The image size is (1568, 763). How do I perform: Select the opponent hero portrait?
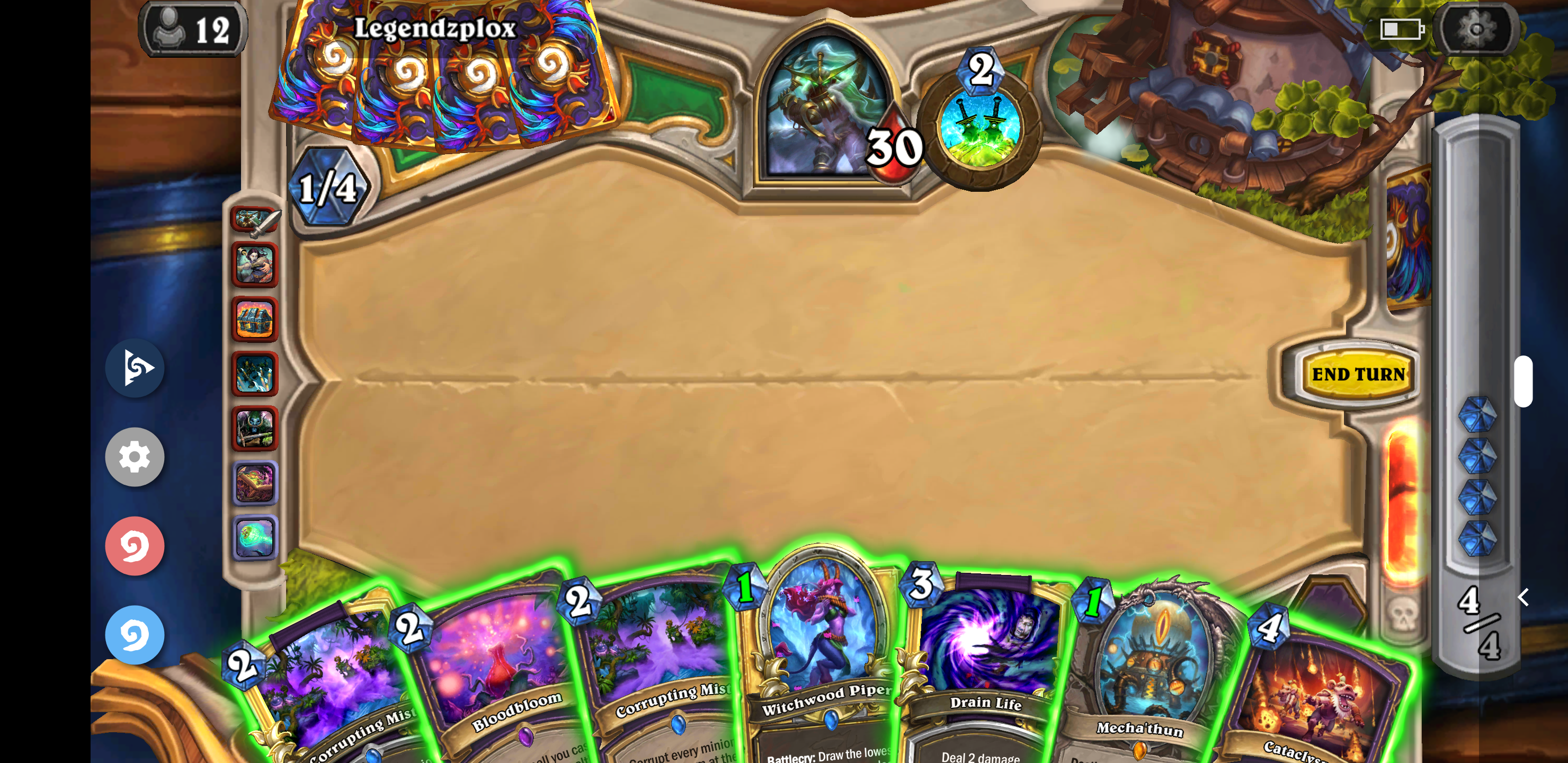pos(826,110)
